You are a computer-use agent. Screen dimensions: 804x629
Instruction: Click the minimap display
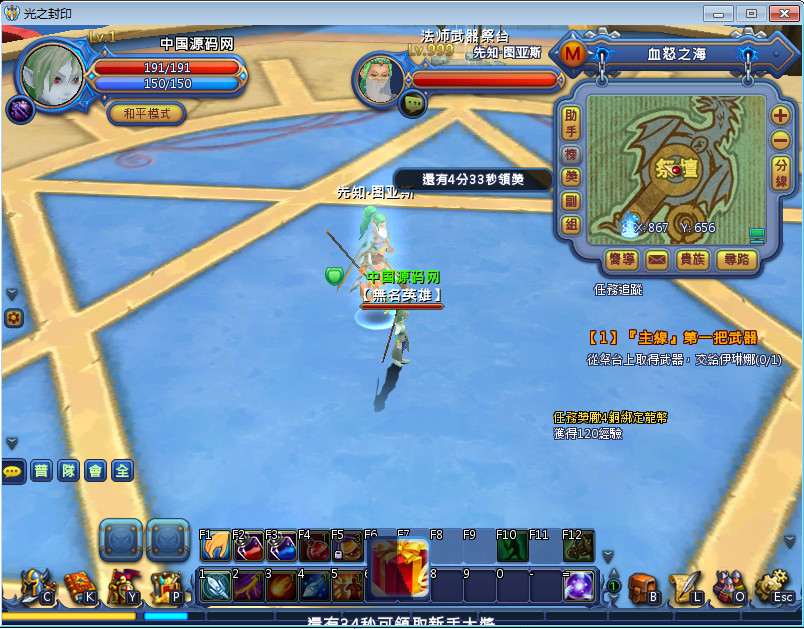pyautogui.click(x=675, y=170)
